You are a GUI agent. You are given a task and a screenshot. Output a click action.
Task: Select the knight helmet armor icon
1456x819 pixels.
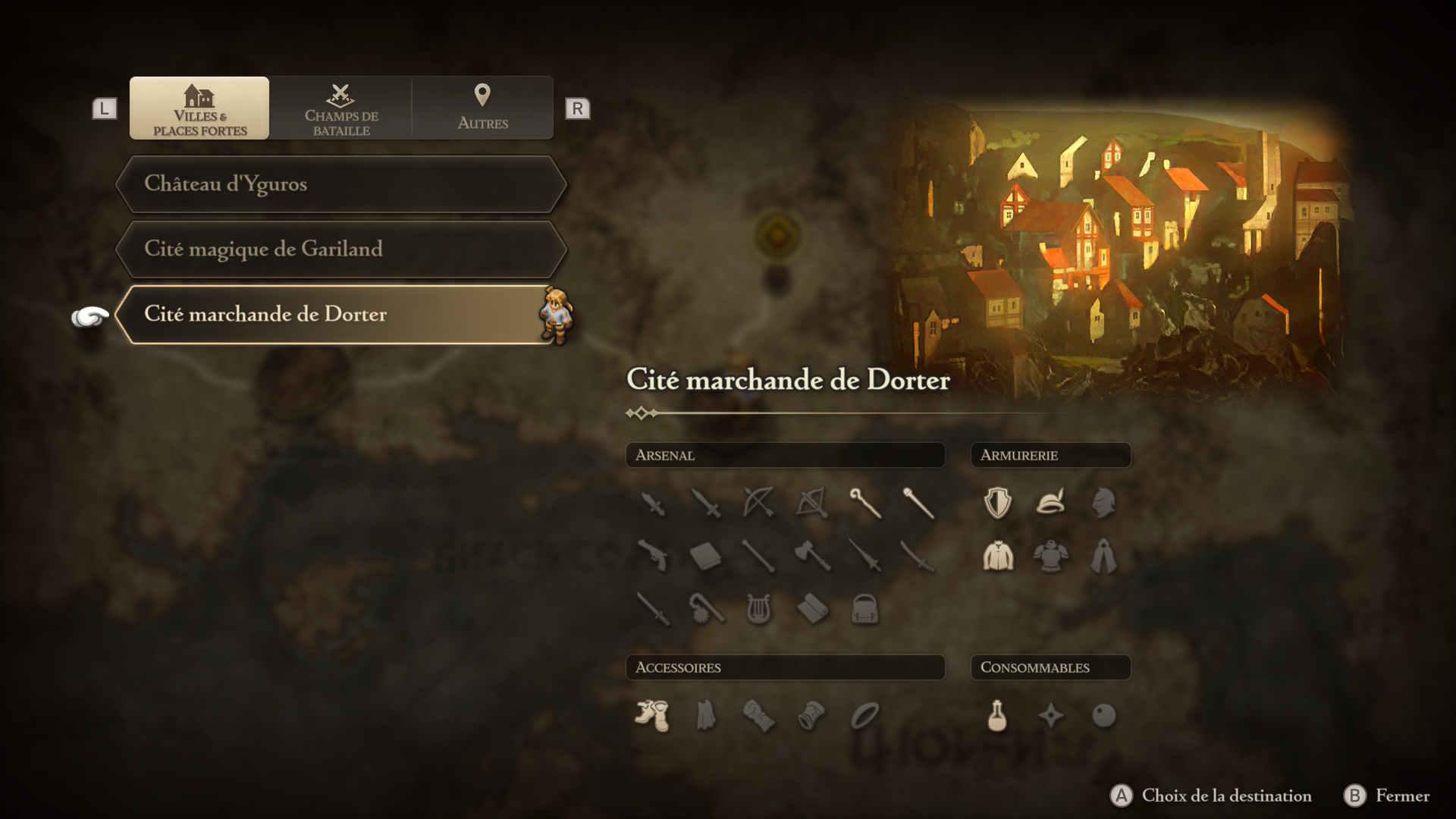(x=1103, y=503)
